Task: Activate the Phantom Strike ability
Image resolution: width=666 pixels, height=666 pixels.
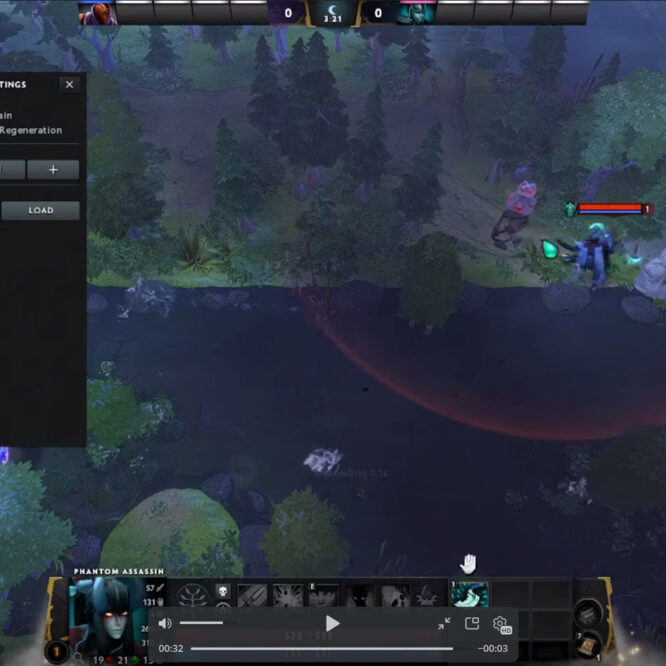Action: pyautogui.click(x=288, y=596)
